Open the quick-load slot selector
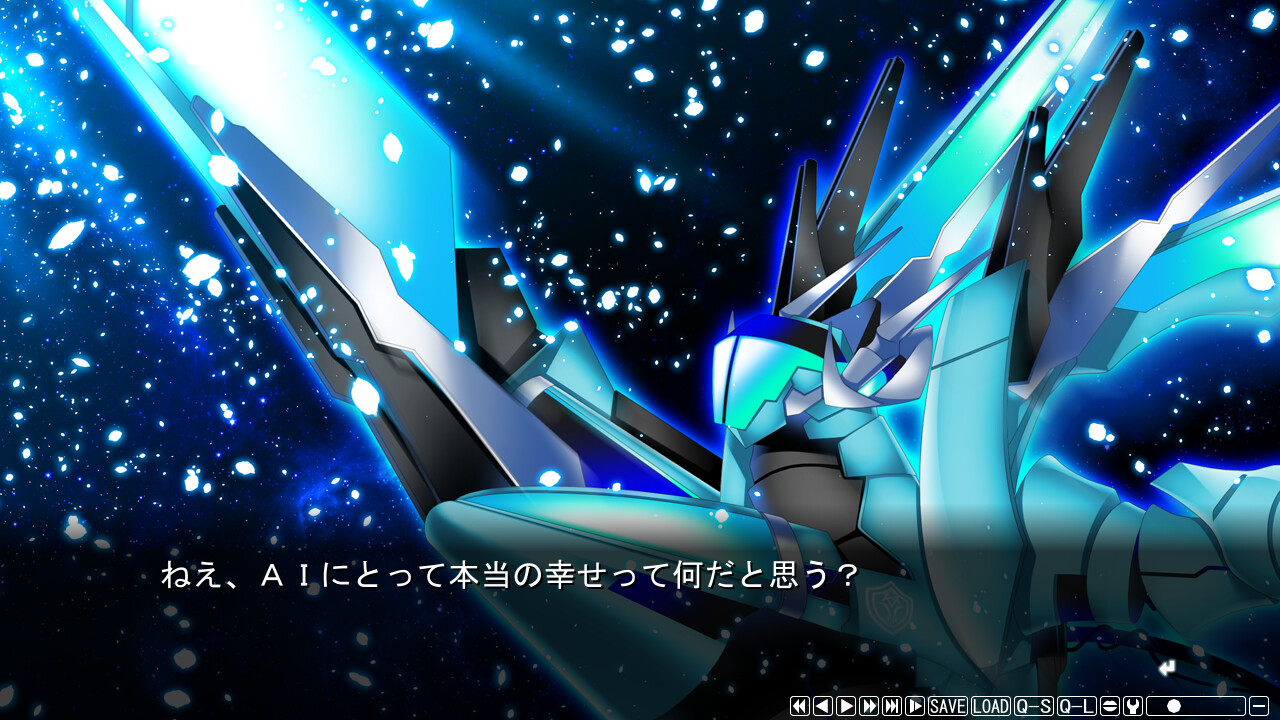Image resolution: width=1280 pixels, height=720 pixels. [x=1075, y=706]
